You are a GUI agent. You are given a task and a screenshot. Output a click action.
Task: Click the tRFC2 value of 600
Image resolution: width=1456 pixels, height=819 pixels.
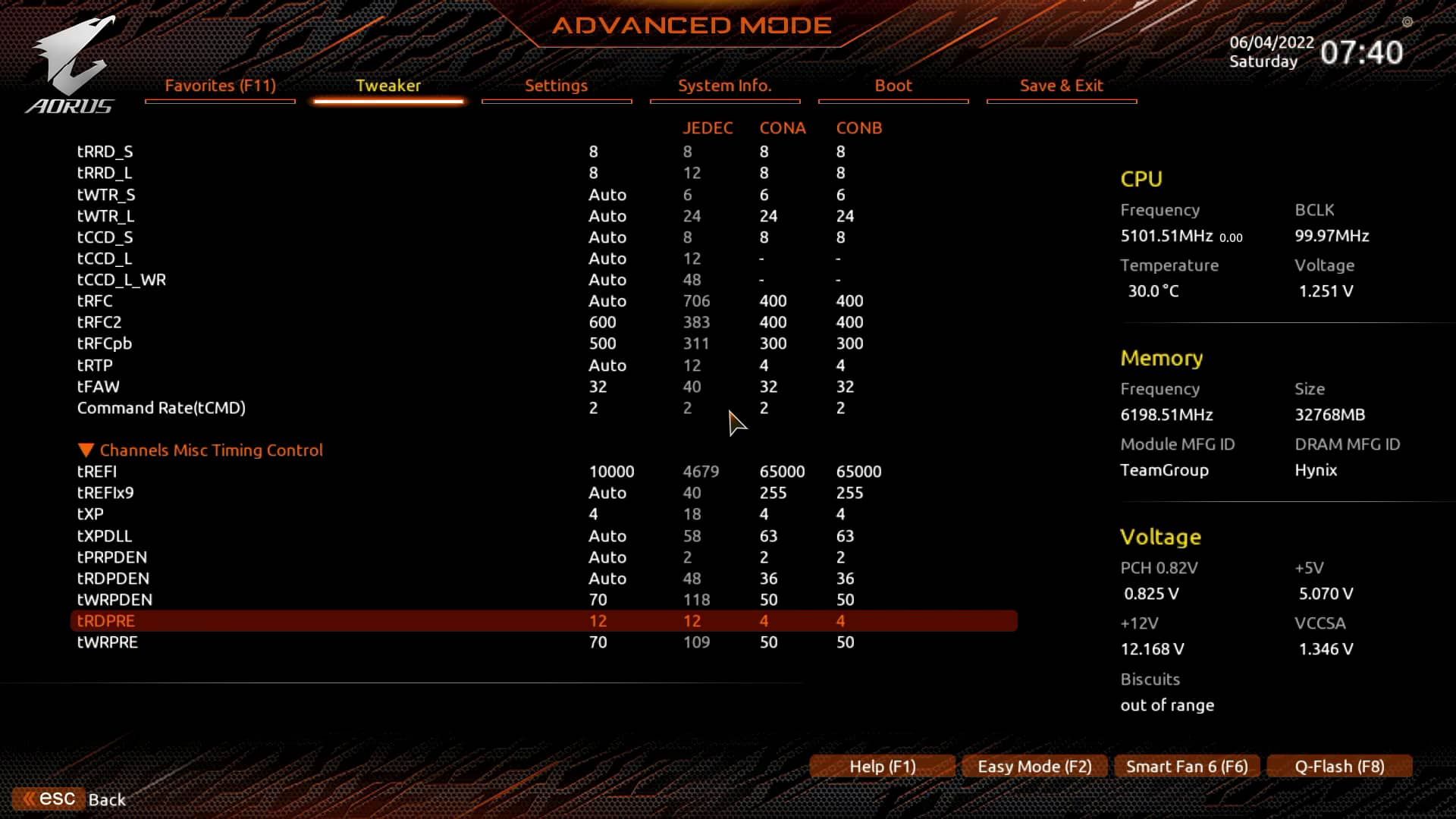(x=601, y=322)
